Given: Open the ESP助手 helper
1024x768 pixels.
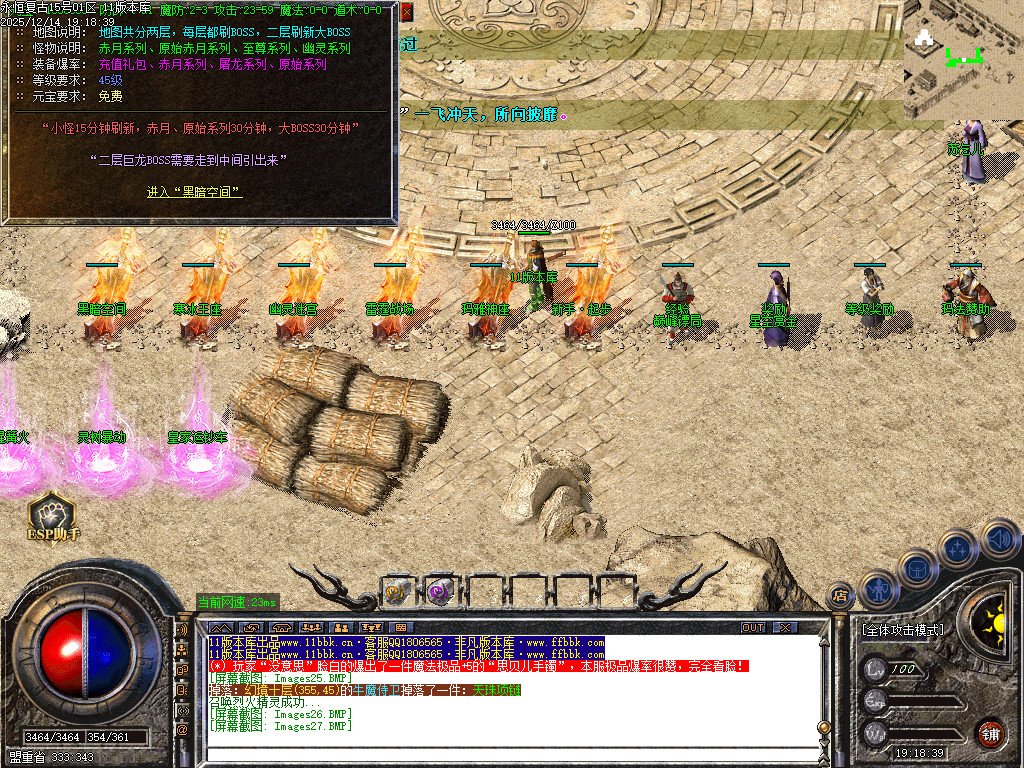Looking at the screenshot, I should tap(53, 514).
